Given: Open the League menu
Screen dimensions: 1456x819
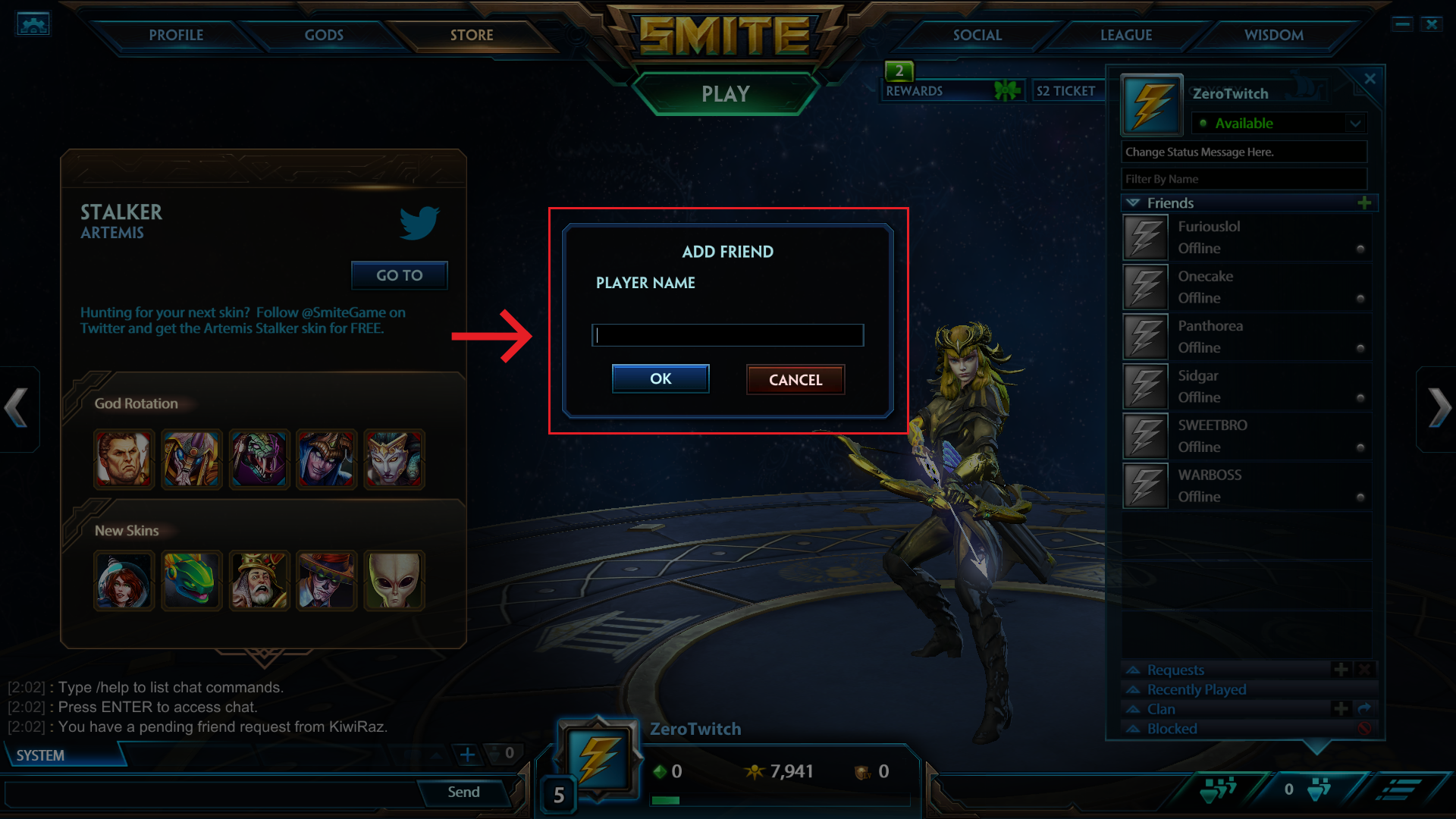Looking at the screenshot, I should [1125, 35].
